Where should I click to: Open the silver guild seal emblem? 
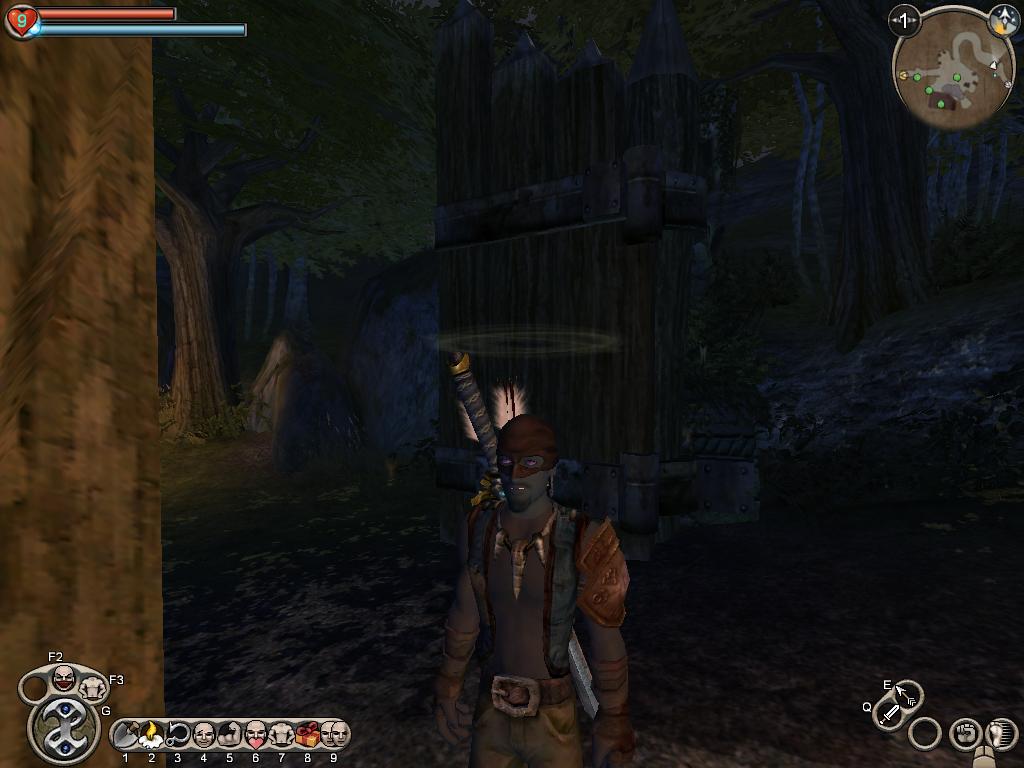[x=63, y=729]
